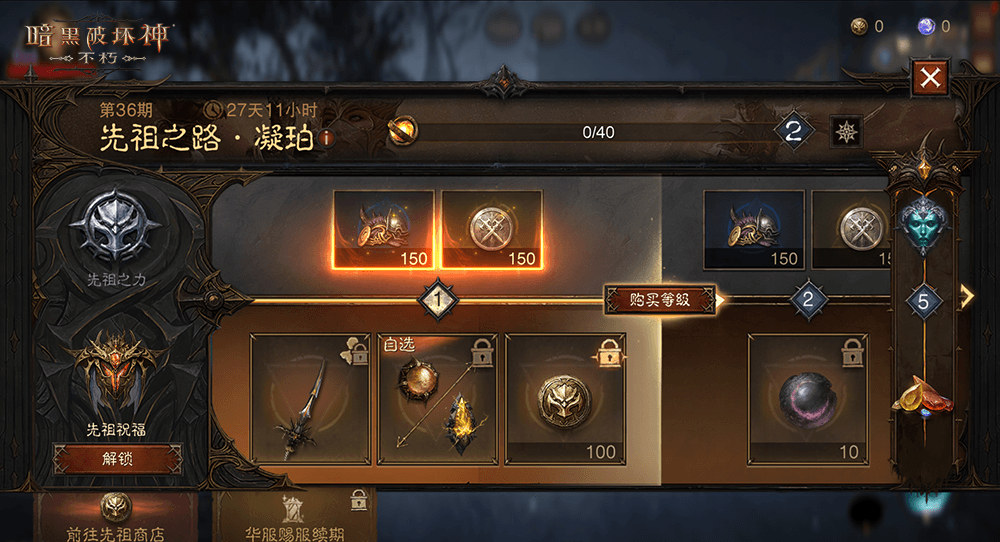The height and width of the screenshot is (542, 1000).
Task: Choose the 自选 optional reward slot
Action: (x=437, y=400)
